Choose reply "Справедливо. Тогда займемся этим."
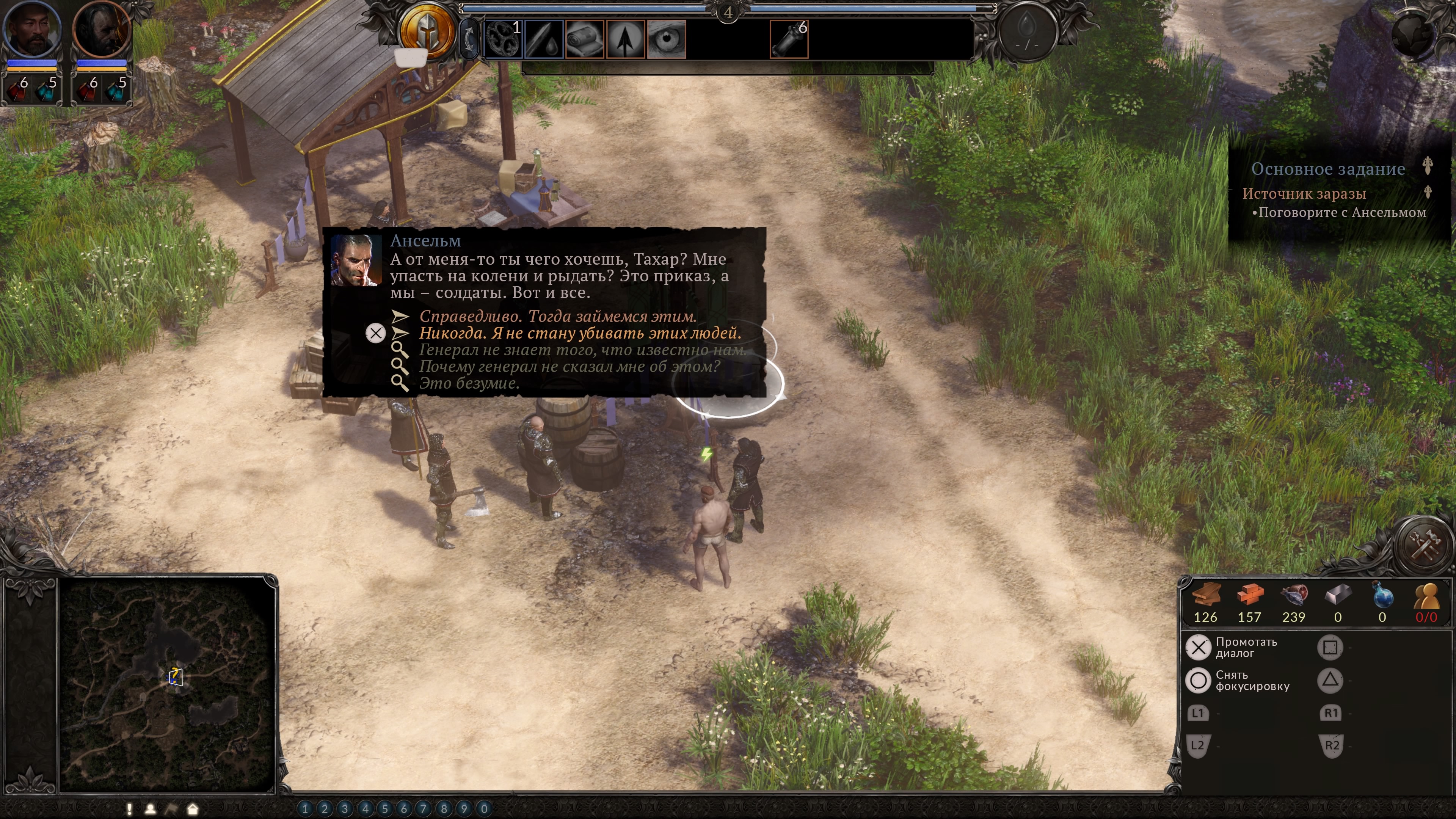The height and width of the screenshot is (819, 1456). pyautogui.click(x=557, y=317)
